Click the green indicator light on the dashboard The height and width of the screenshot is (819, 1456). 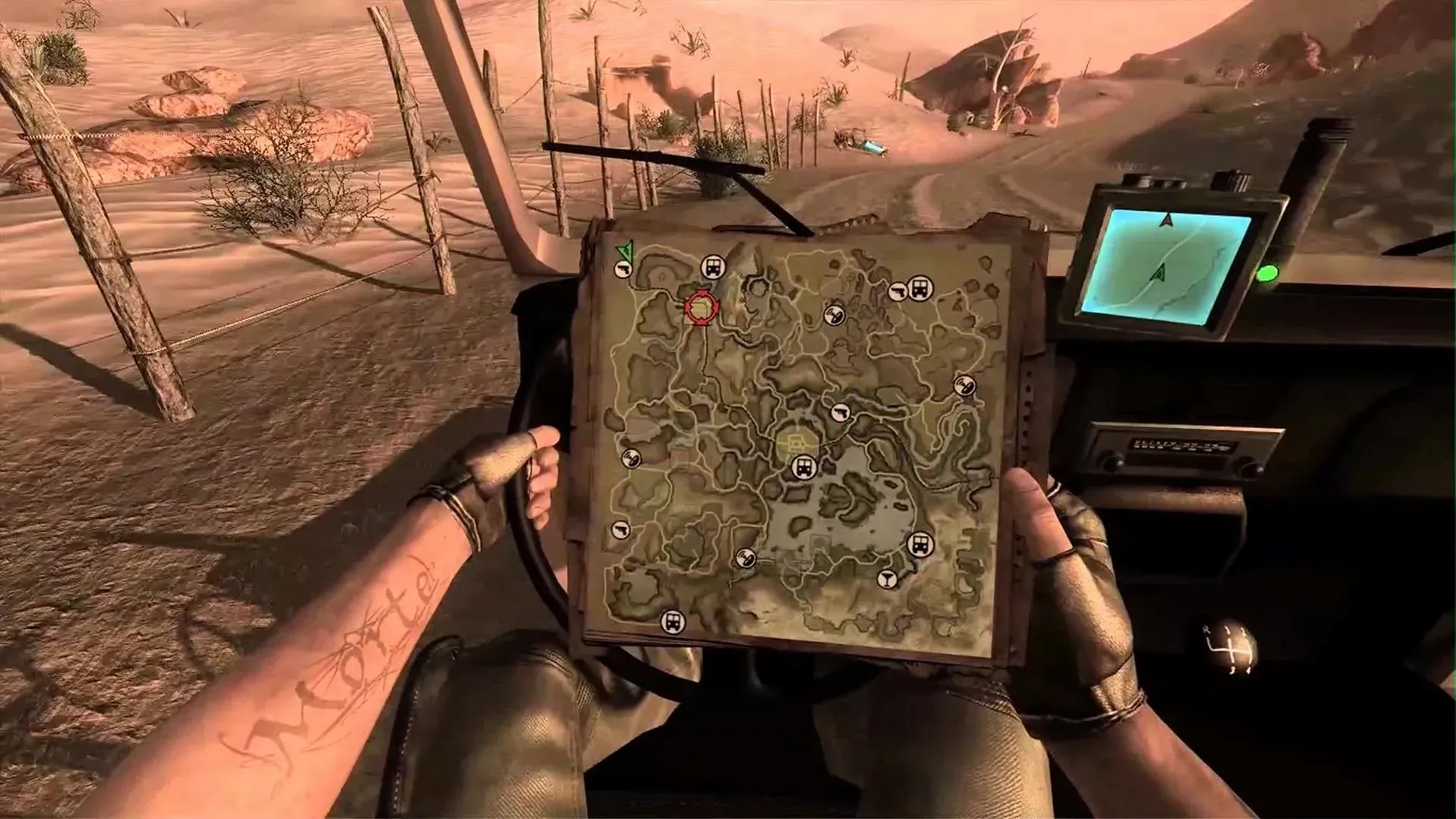pos(1267,274)
